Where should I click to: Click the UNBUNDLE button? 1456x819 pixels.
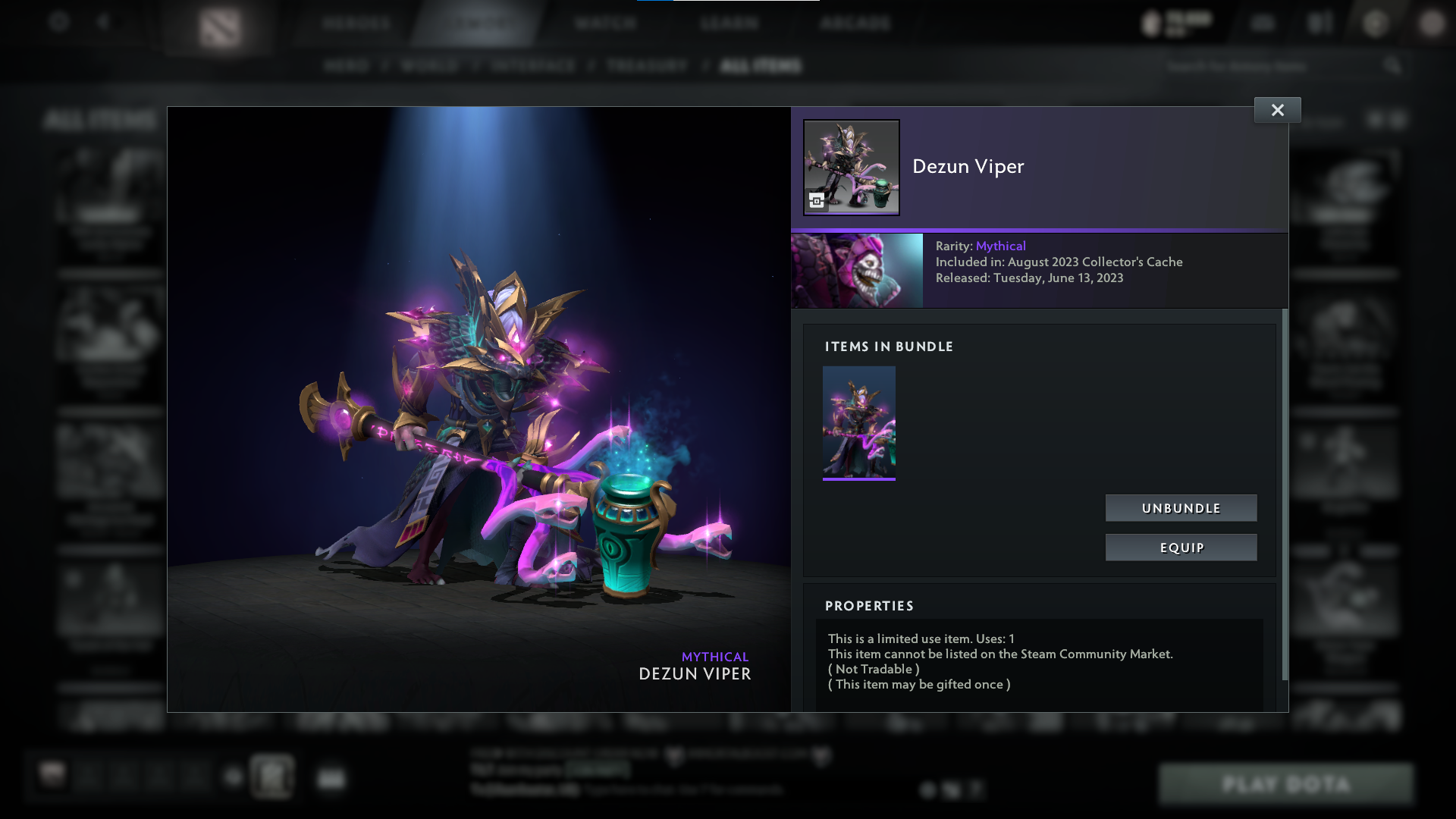pos(1181,508)
